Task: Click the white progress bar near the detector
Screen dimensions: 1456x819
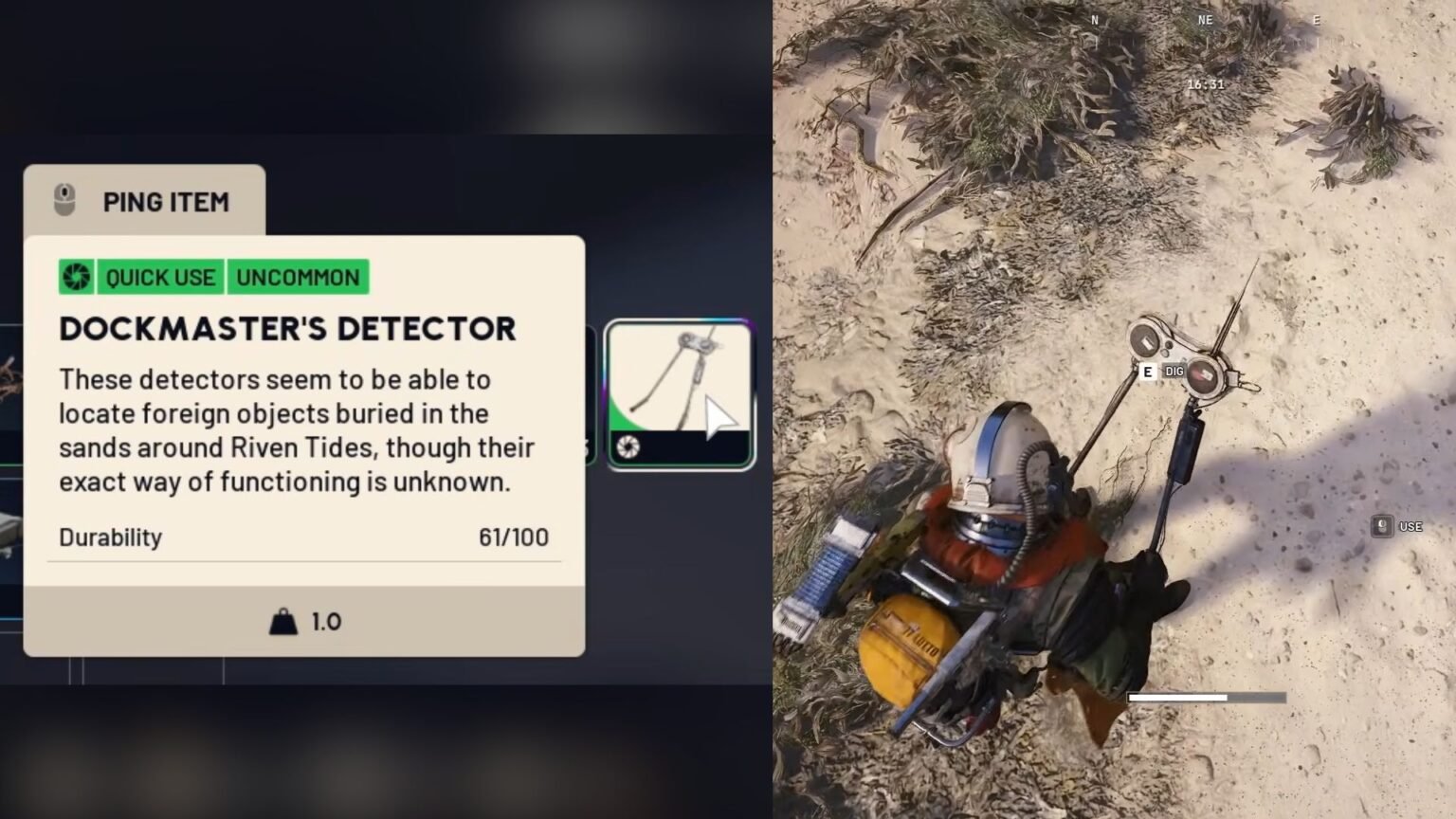Action: [x=1178, y=696]
